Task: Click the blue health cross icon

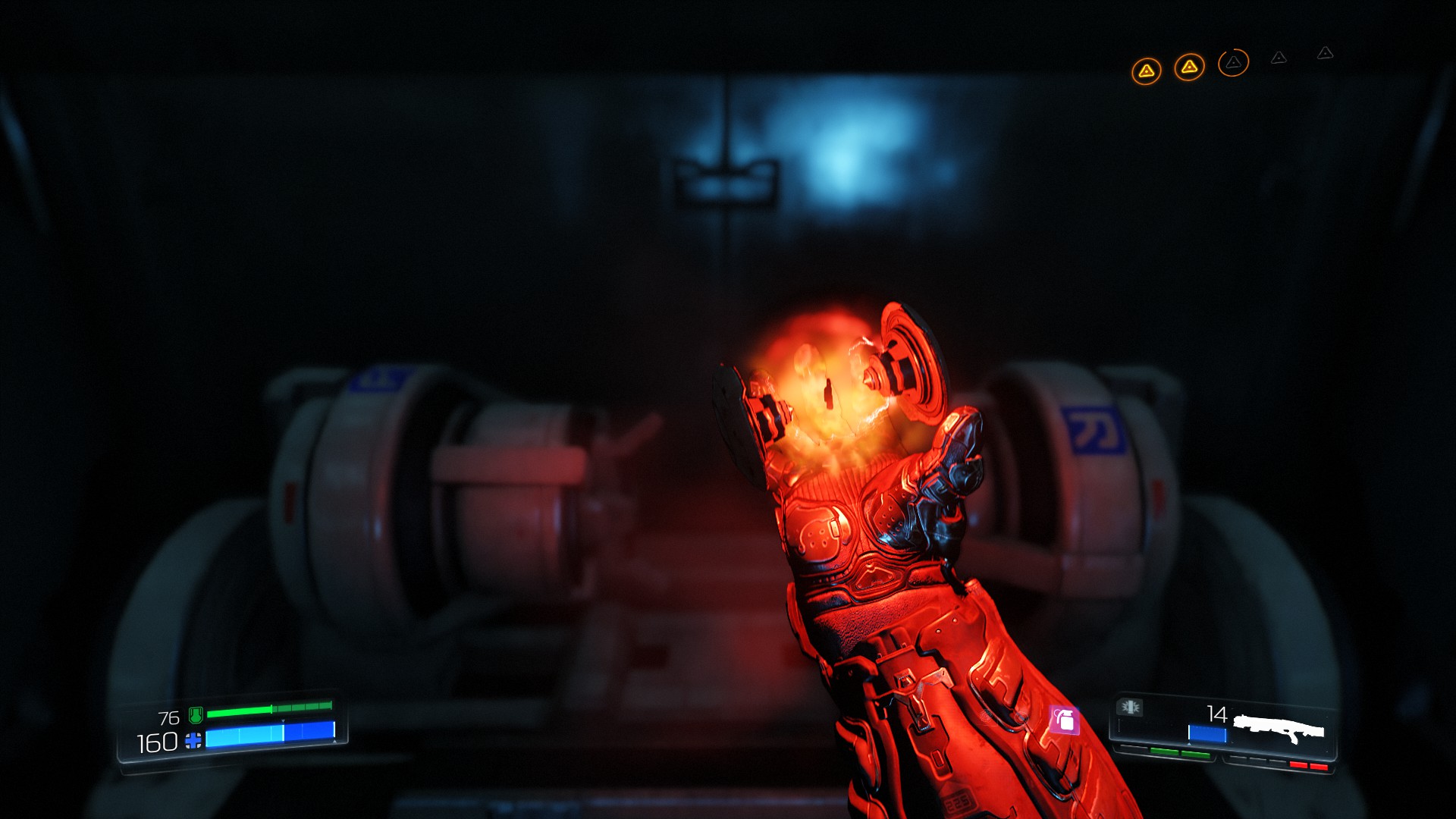Action: point(193,741)
